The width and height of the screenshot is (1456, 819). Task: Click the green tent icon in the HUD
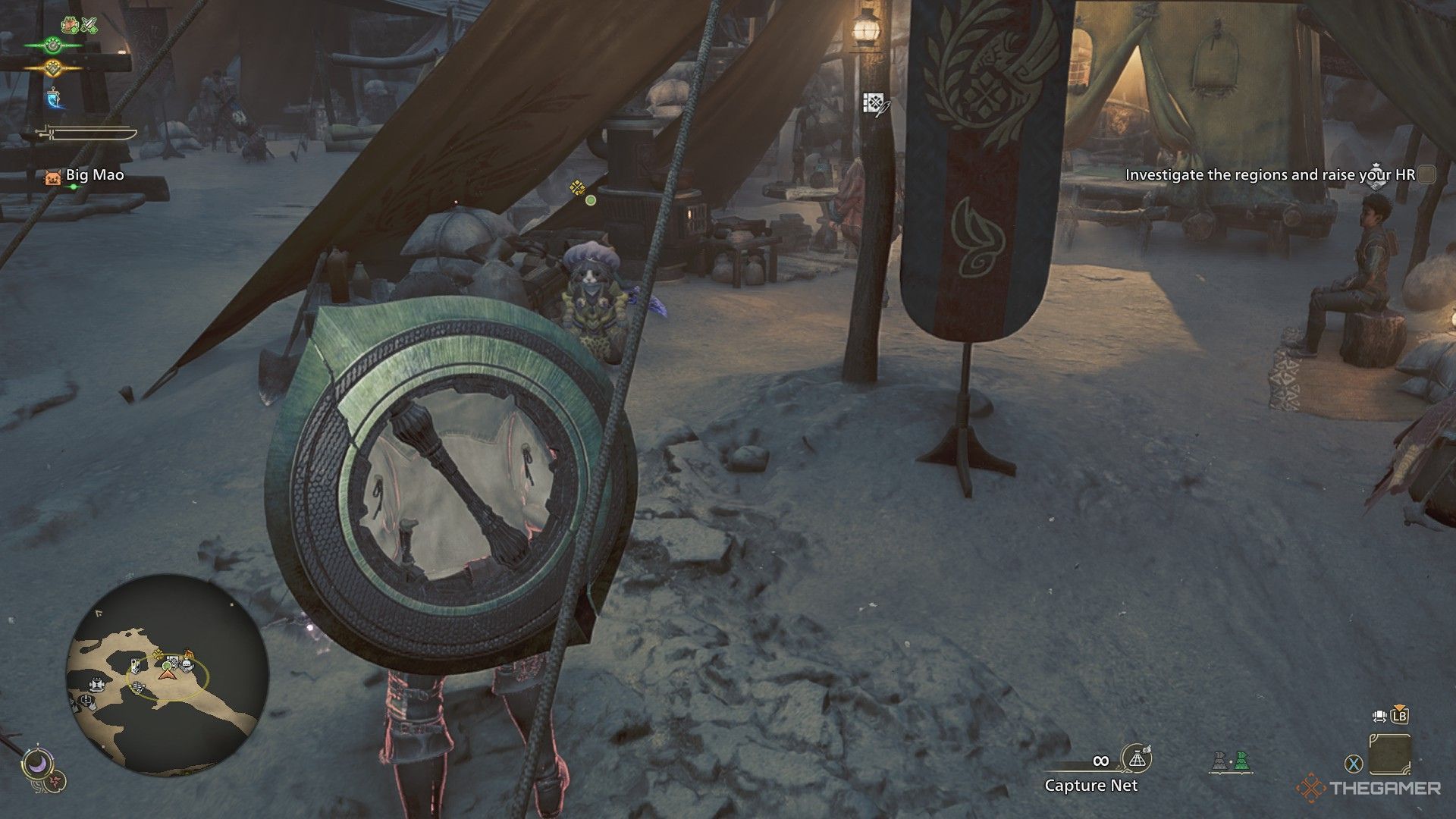tap(1241, 761)
